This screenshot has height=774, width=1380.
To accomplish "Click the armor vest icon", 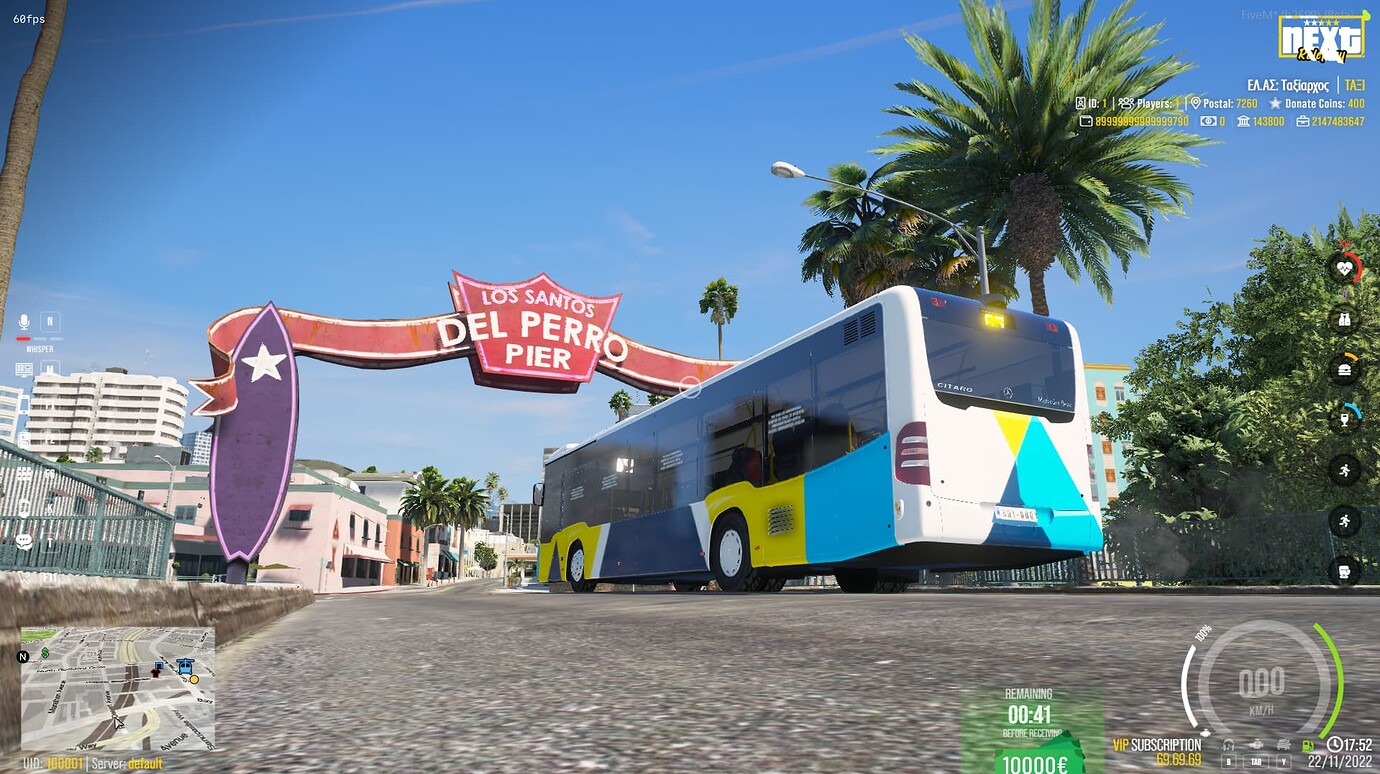I will click(x=1343, y=319).
